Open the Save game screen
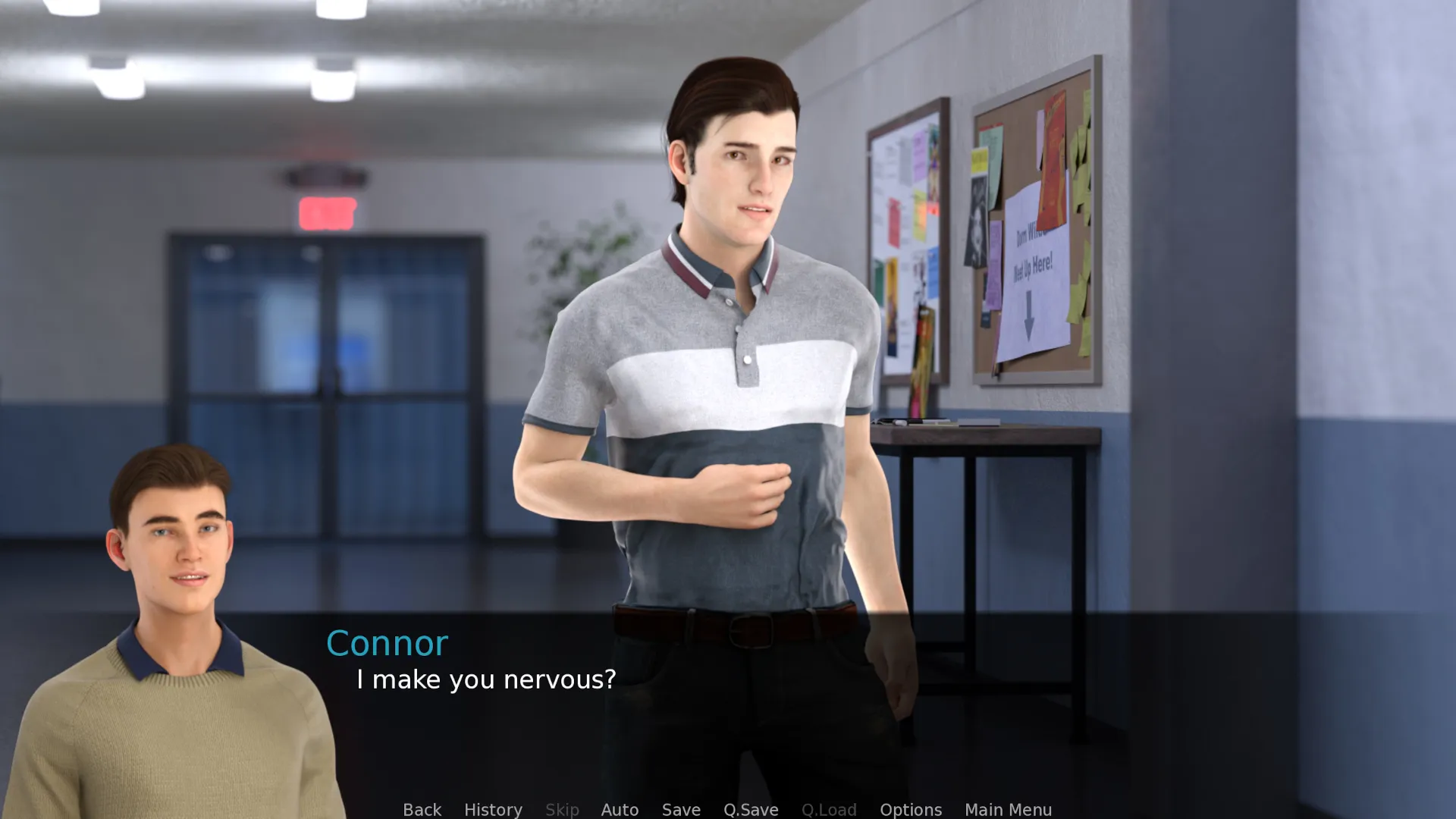Viewport: 1456px width, 819px height. [681, 809]
